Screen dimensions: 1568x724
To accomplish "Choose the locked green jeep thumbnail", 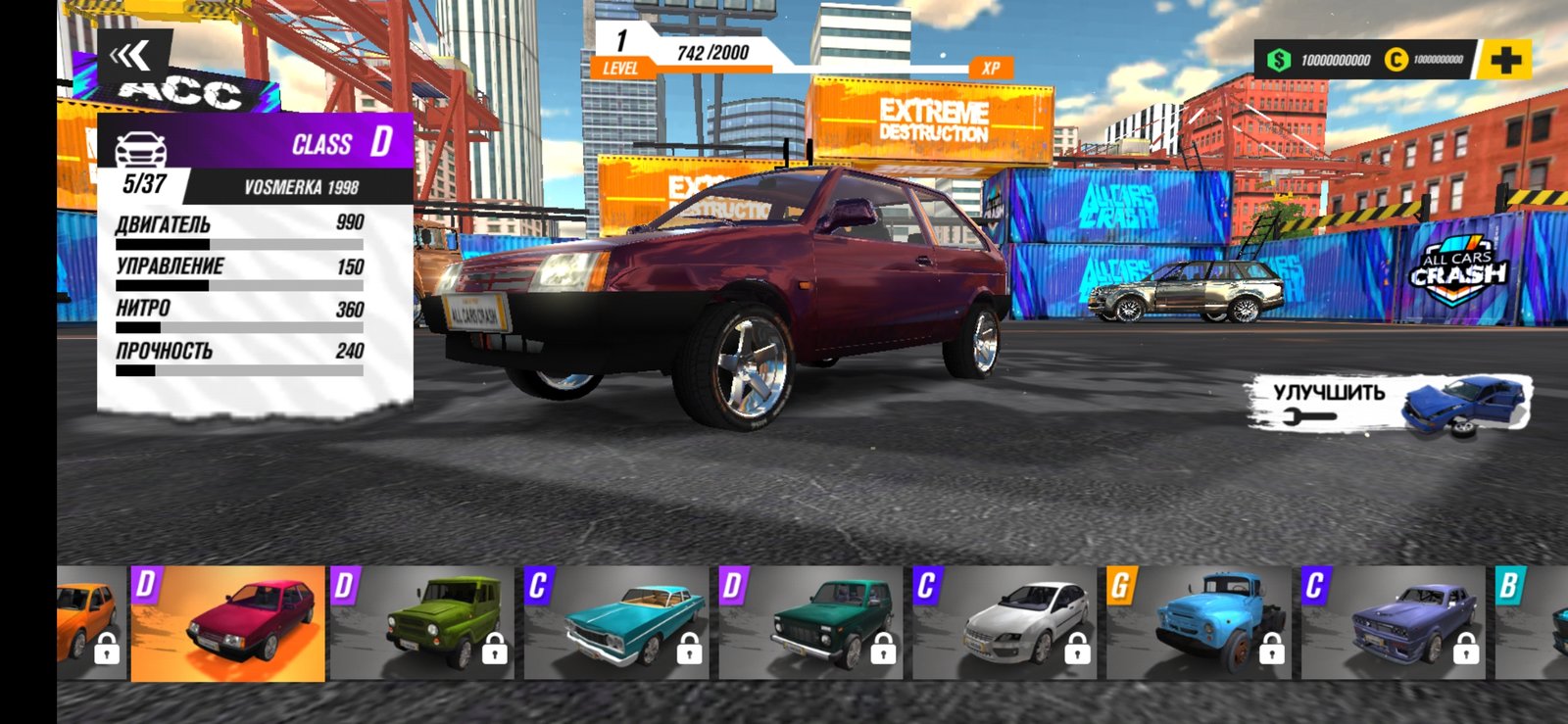I will (422, 623).
